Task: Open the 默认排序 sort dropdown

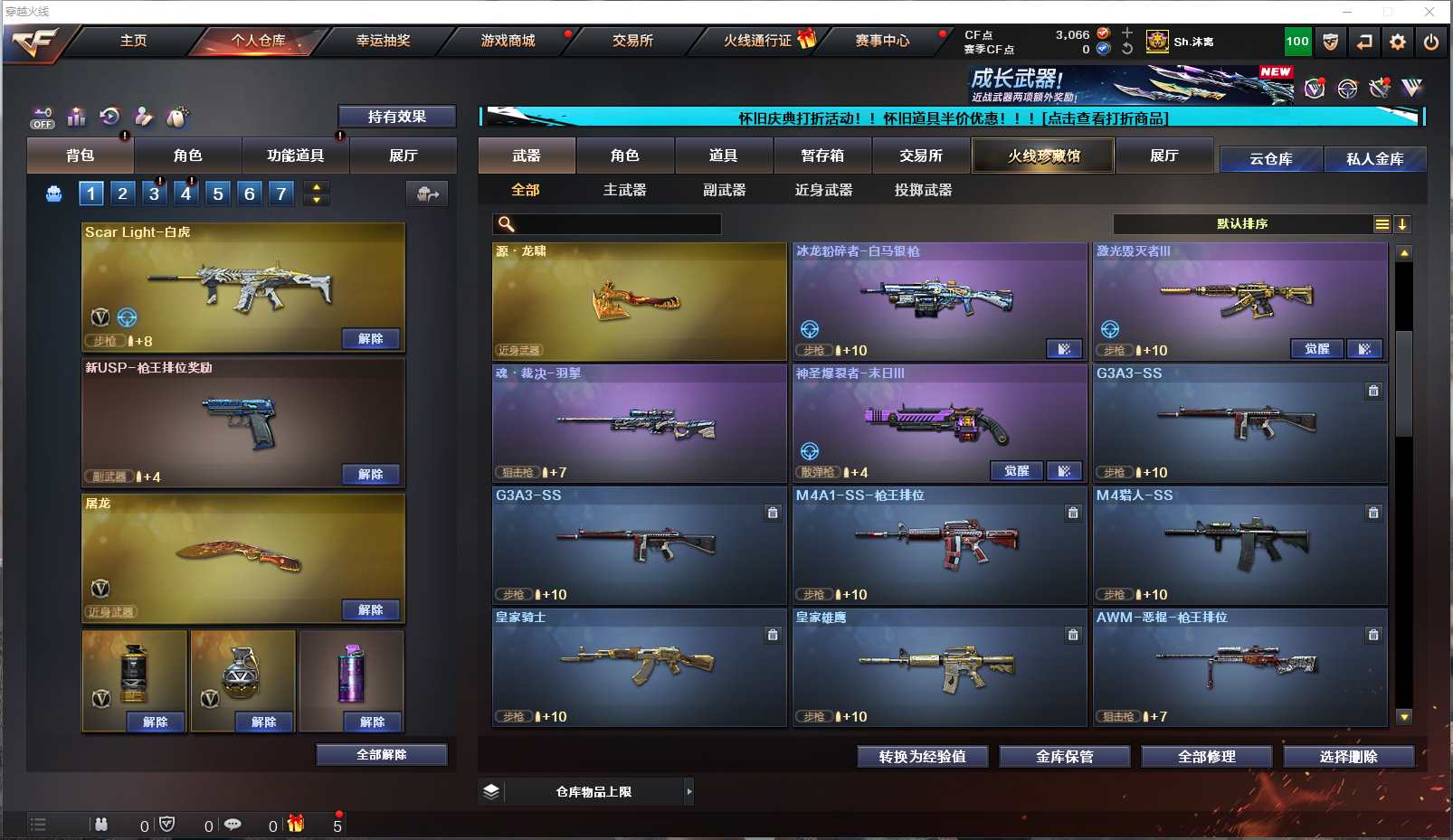Action: tap(1242, 224)
